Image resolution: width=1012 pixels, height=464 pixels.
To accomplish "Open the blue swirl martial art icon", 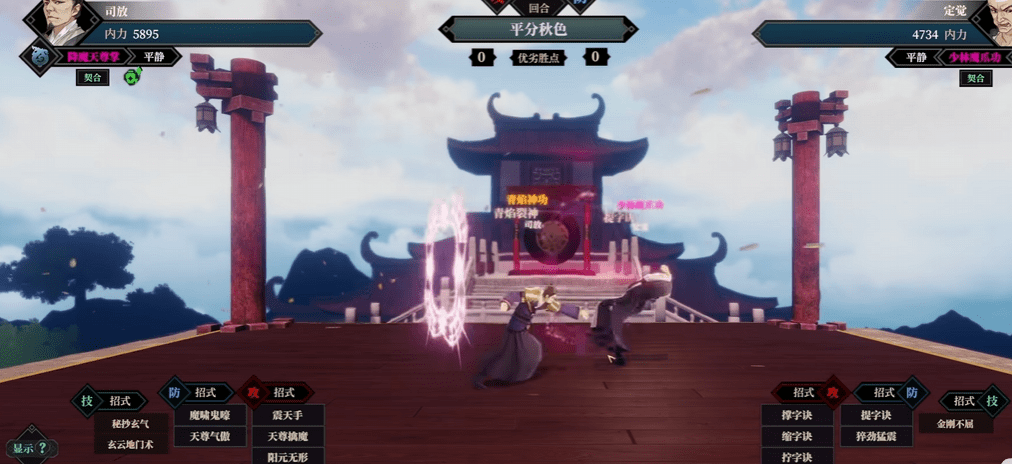I will tap(40, 56).
